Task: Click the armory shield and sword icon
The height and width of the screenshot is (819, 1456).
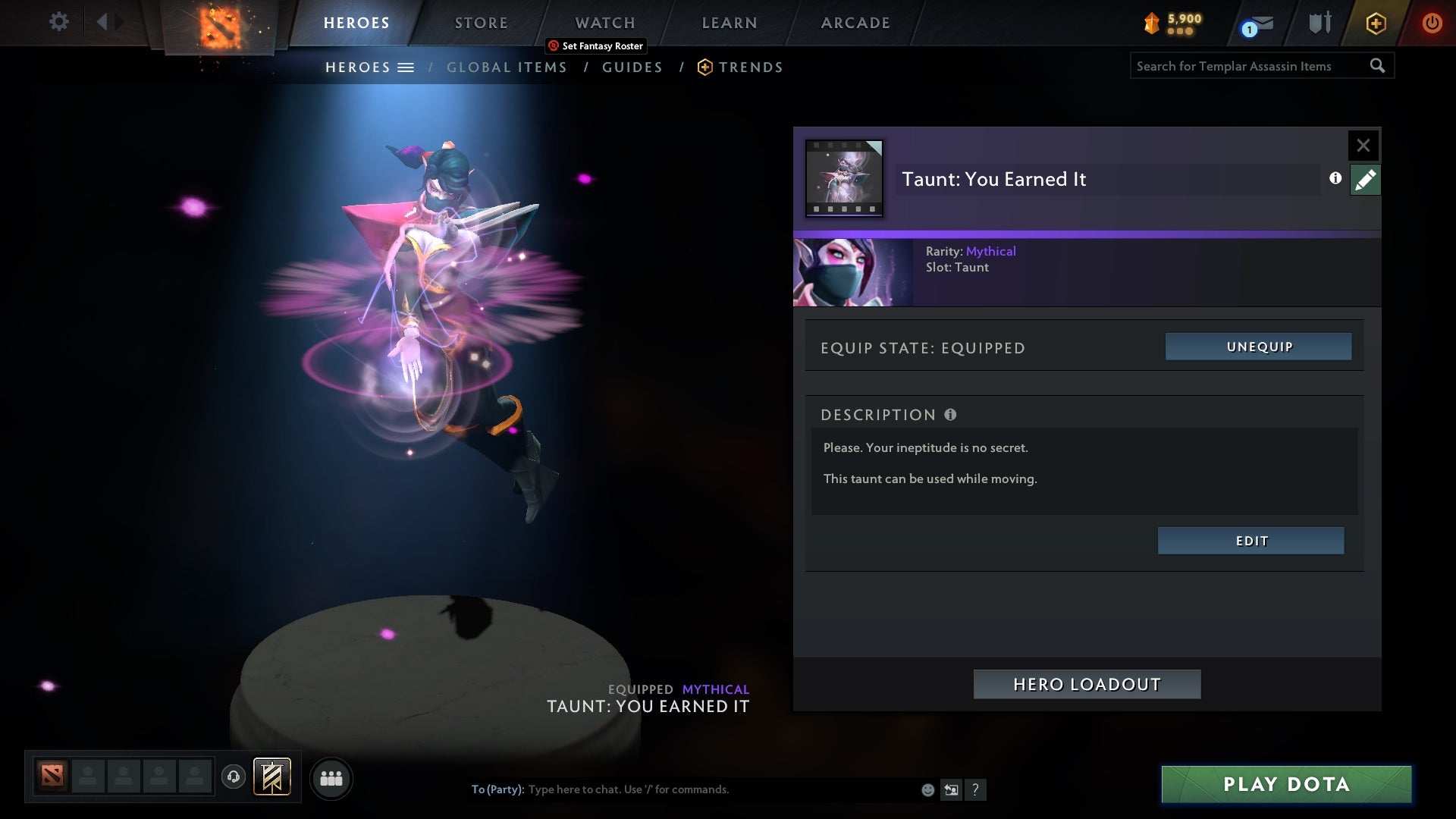Action: (1319, 22)
